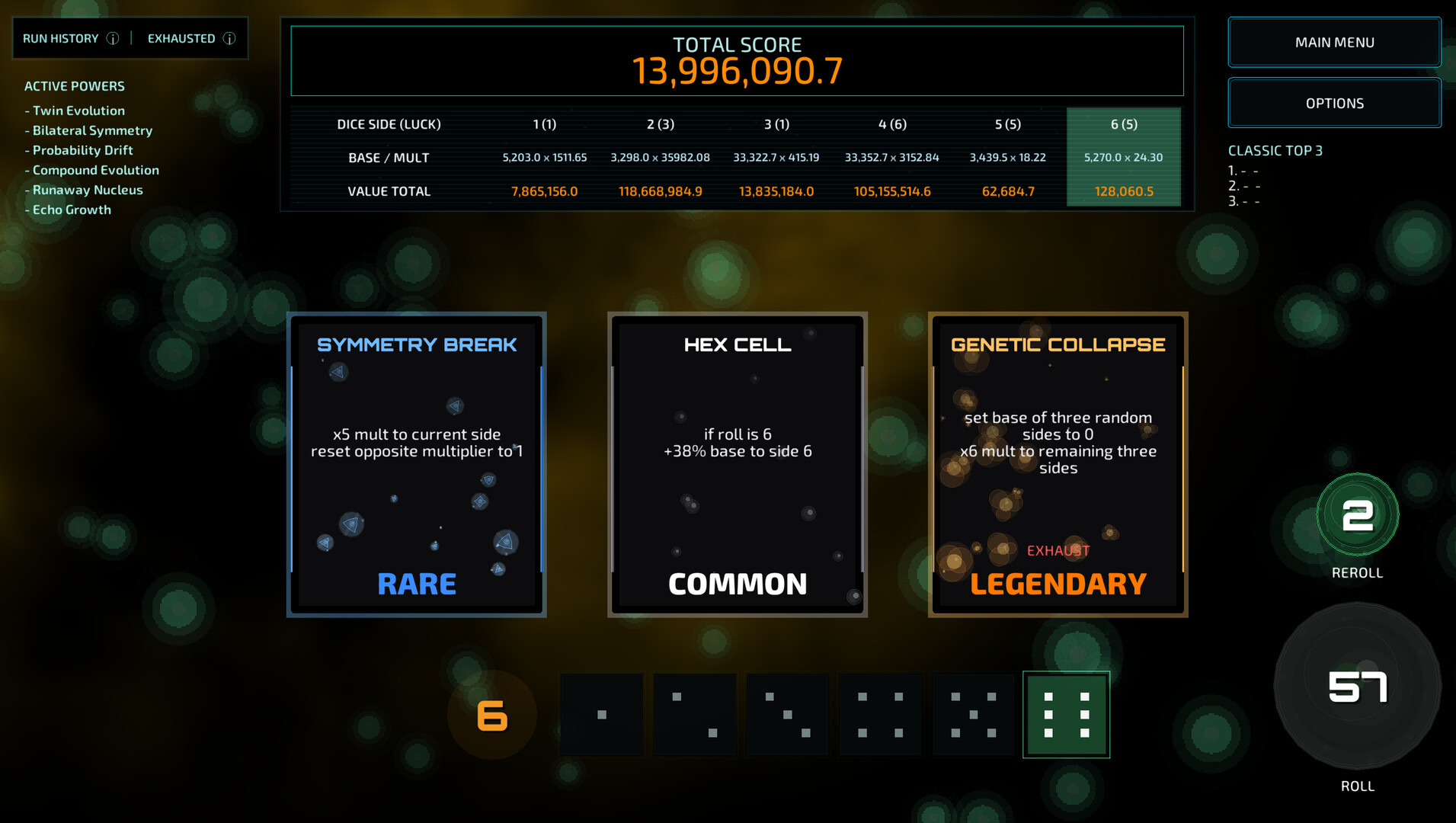Select the dice face two icon
Image resolution: width=1456 pixels, height=823 pixels.
tap(695, 714)
